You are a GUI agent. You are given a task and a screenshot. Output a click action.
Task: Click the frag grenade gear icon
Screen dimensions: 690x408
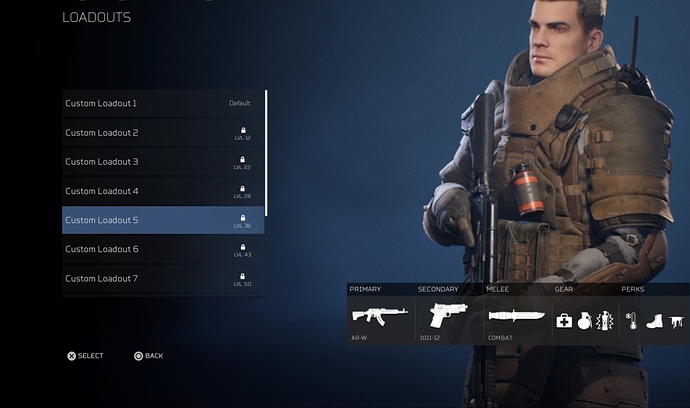[584, 321]
